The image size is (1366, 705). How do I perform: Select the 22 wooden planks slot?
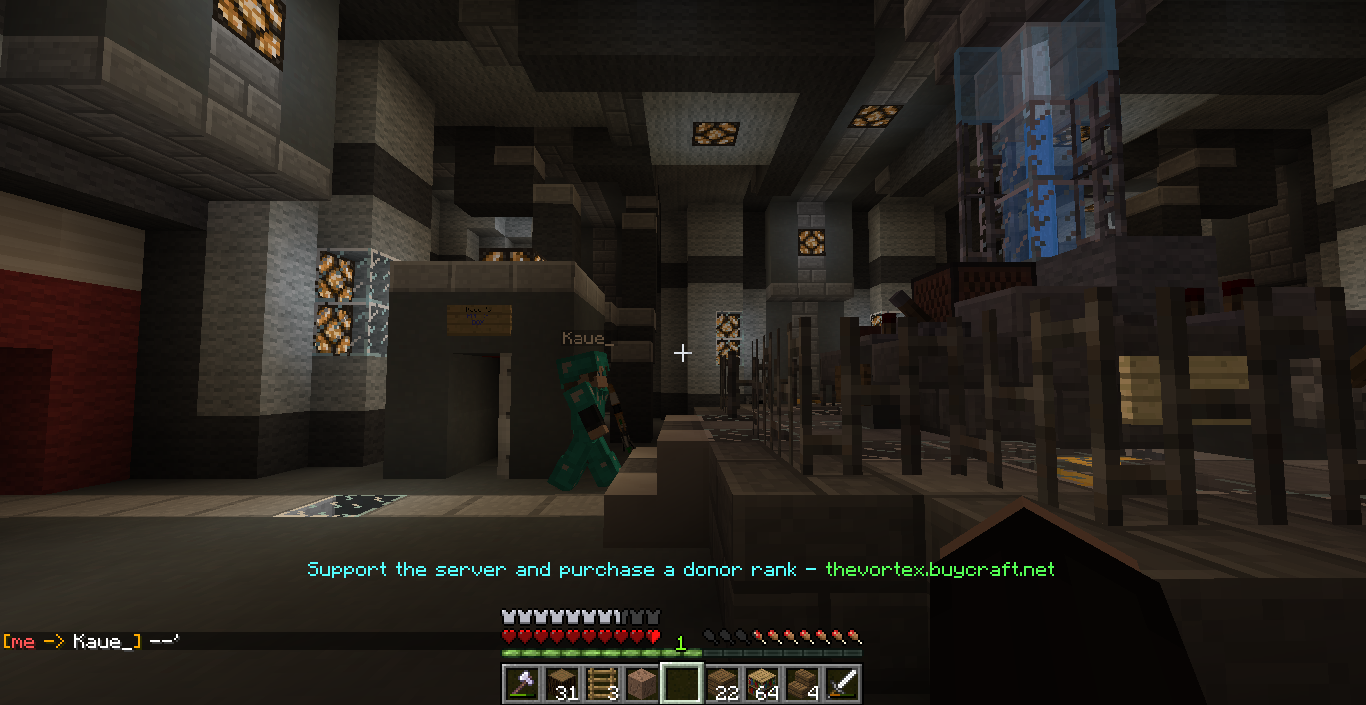tap(721, 684)
